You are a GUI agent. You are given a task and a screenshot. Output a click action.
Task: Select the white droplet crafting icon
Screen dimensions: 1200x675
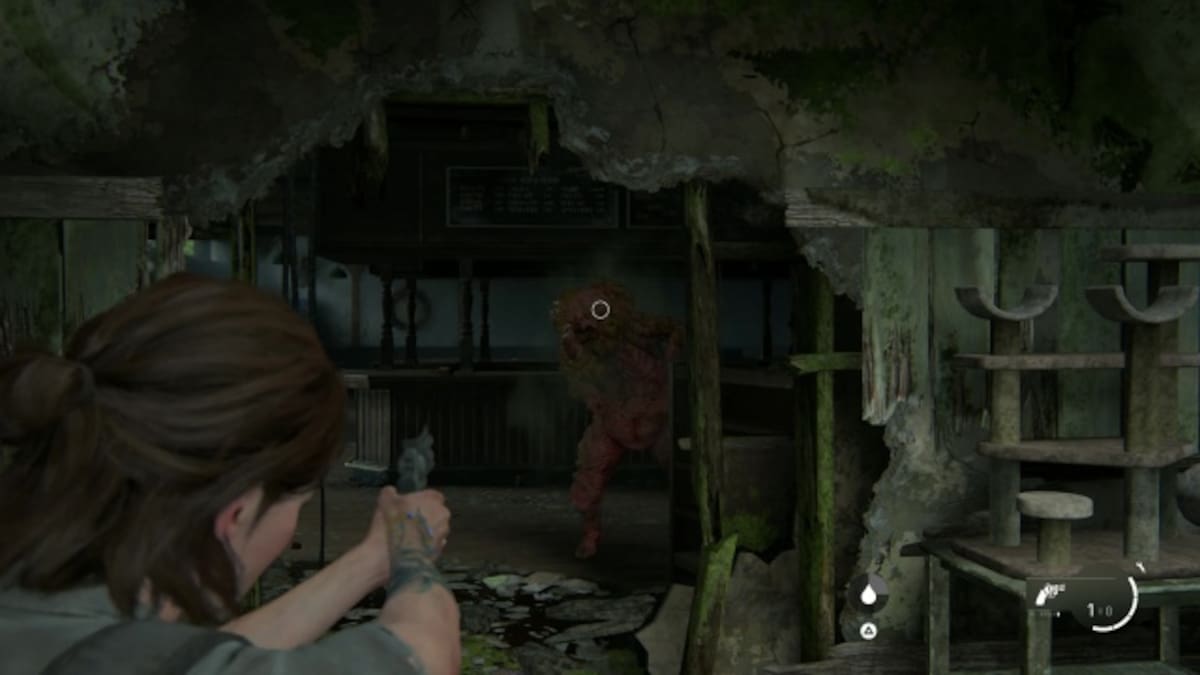point(867,594)
